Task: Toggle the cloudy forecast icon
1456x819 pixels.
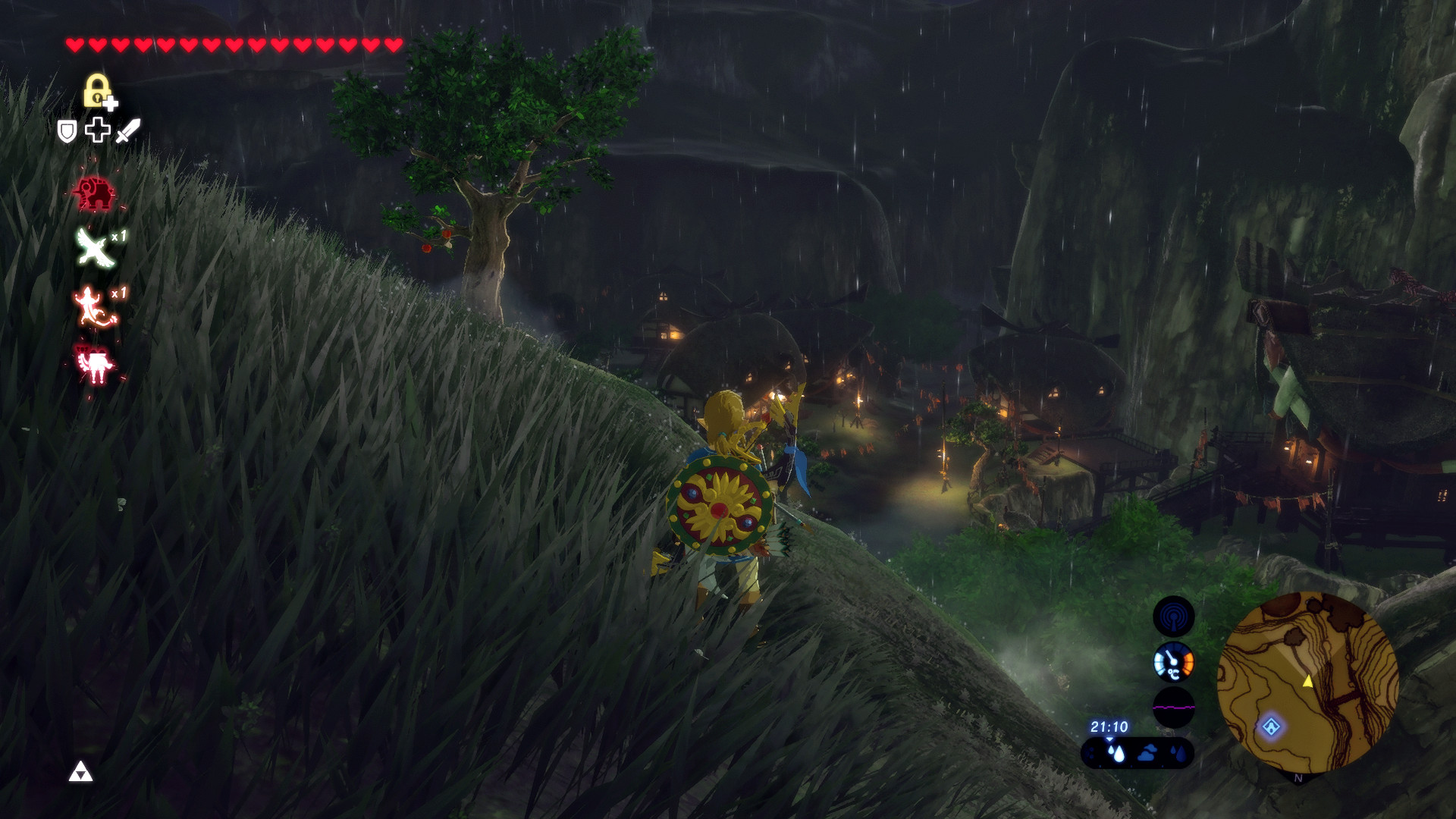Action: pyautogui.click(x=1147, y=754)
